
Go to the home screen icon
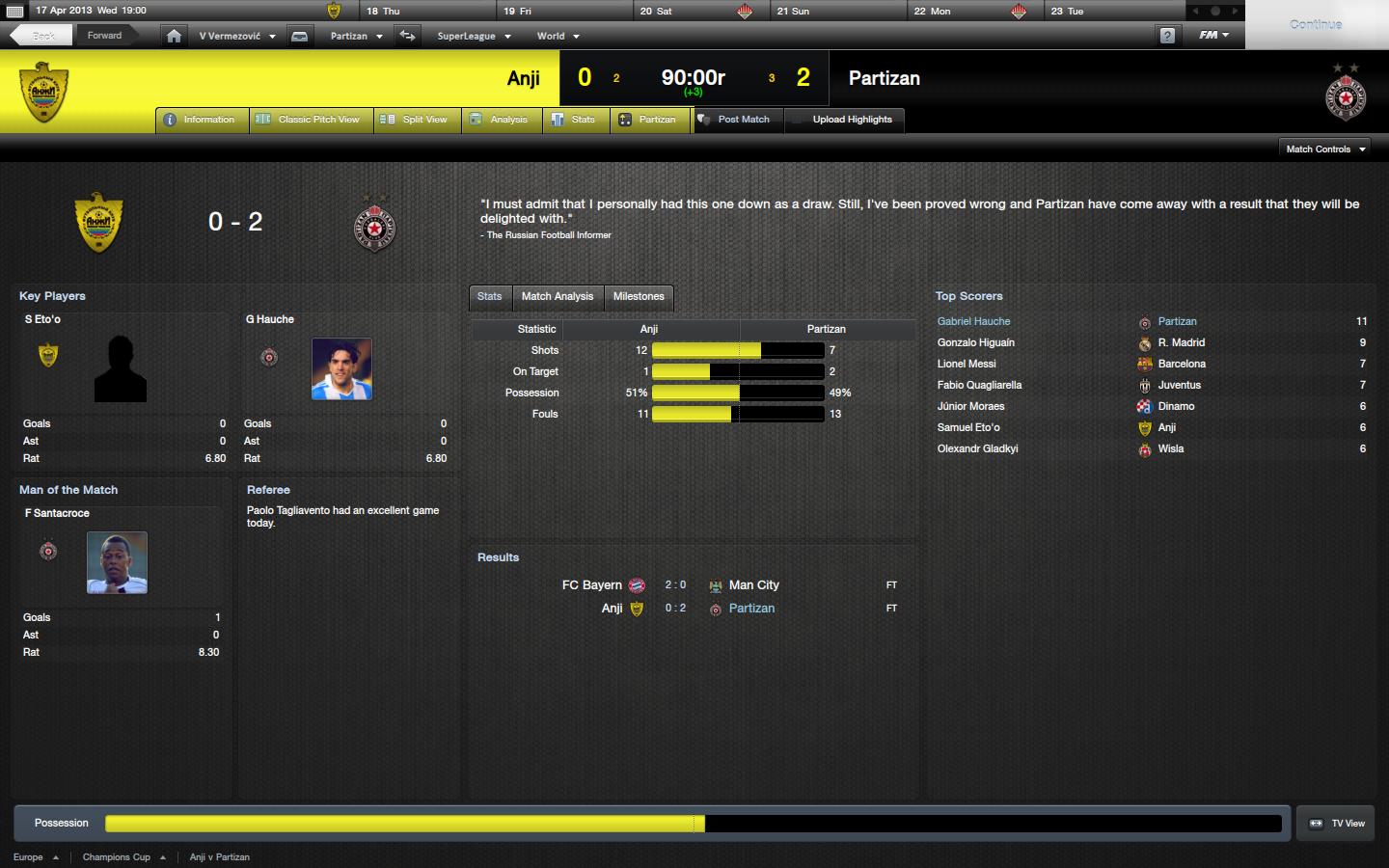pos(174,36)
